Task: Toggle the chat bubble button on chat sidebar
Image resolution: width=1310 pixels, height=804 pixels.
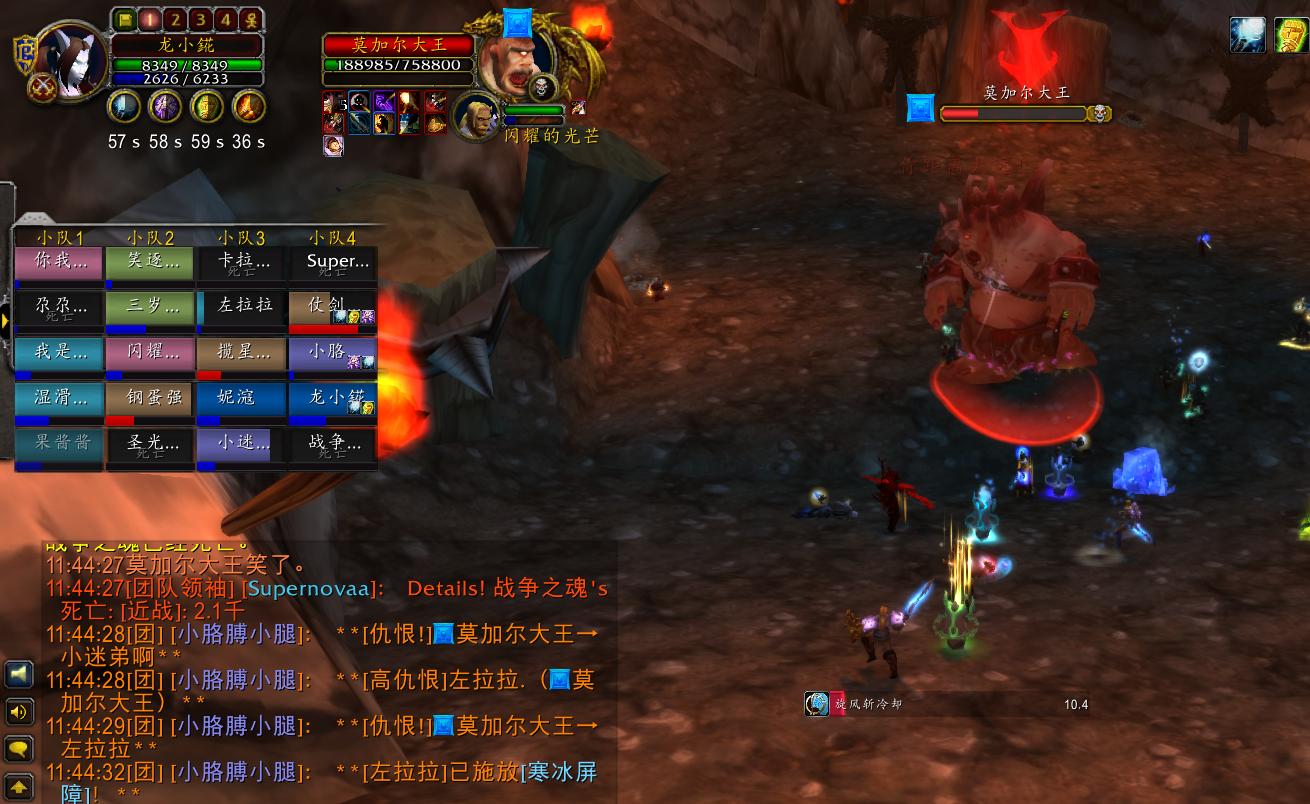Action: point(18,748)
